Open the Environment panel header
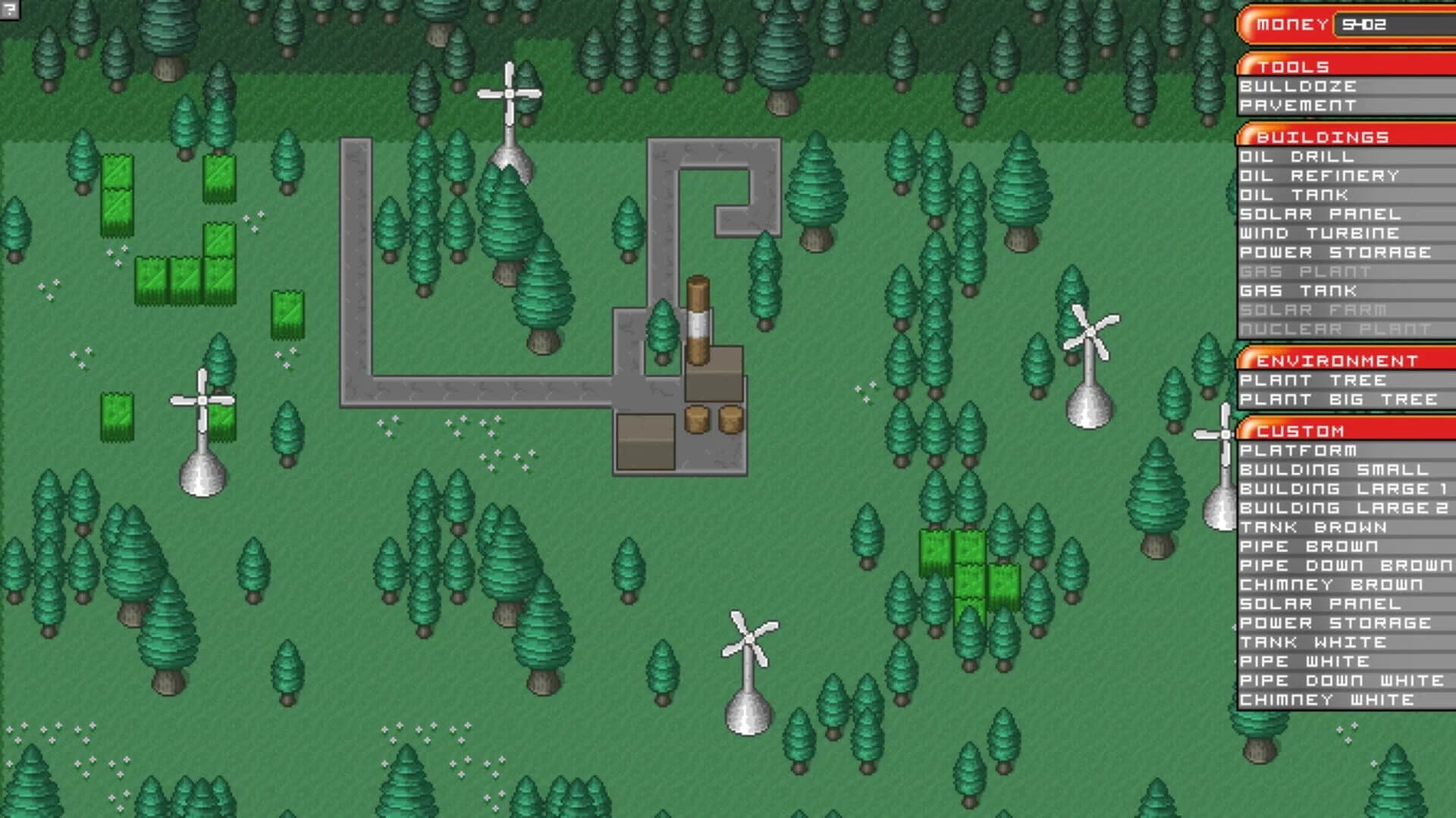The image size is (1456, 818). [x=1336, y=359]
